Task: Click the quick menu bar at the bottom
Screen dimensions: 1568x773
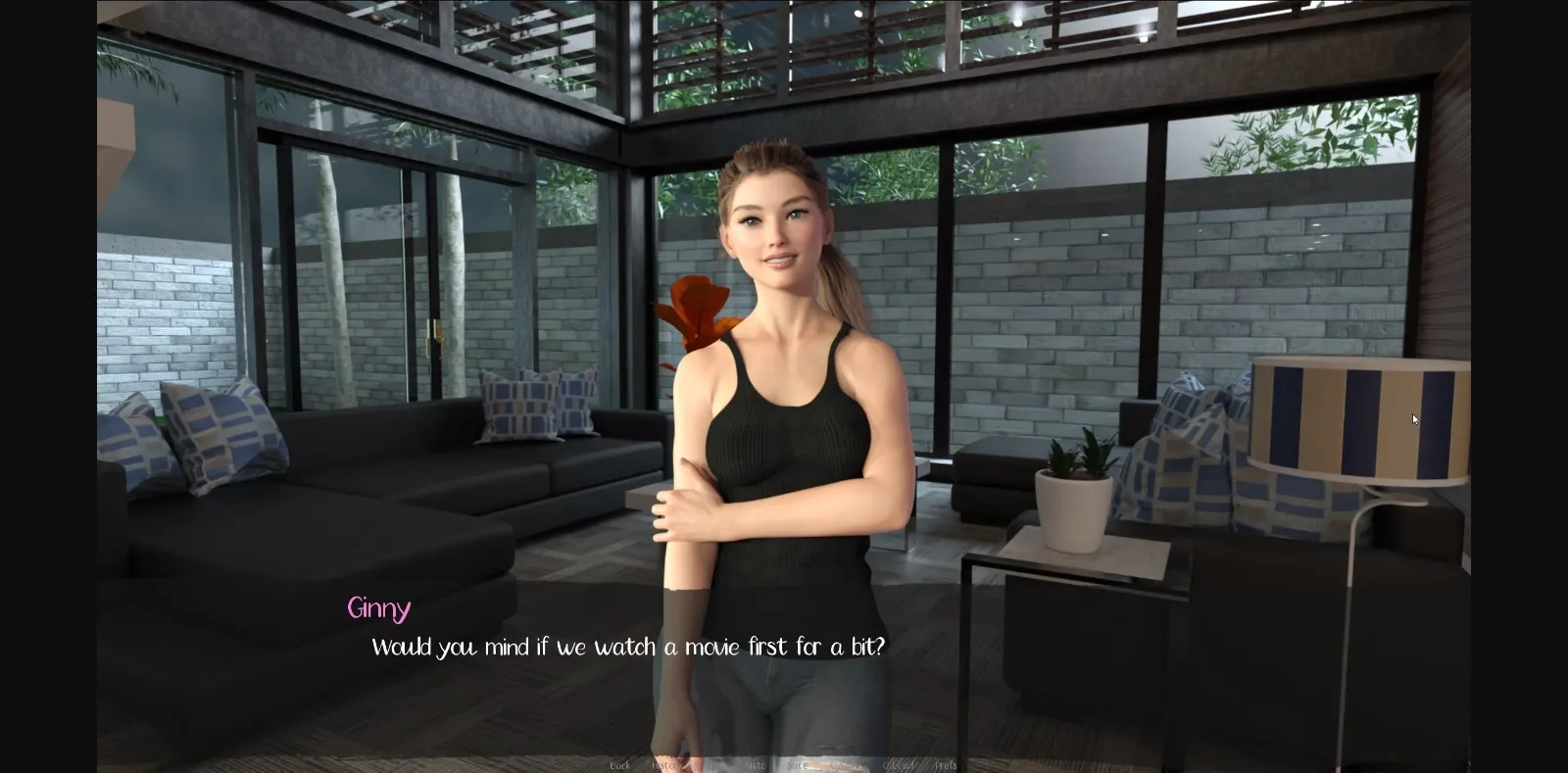Action: coord(784,765)
